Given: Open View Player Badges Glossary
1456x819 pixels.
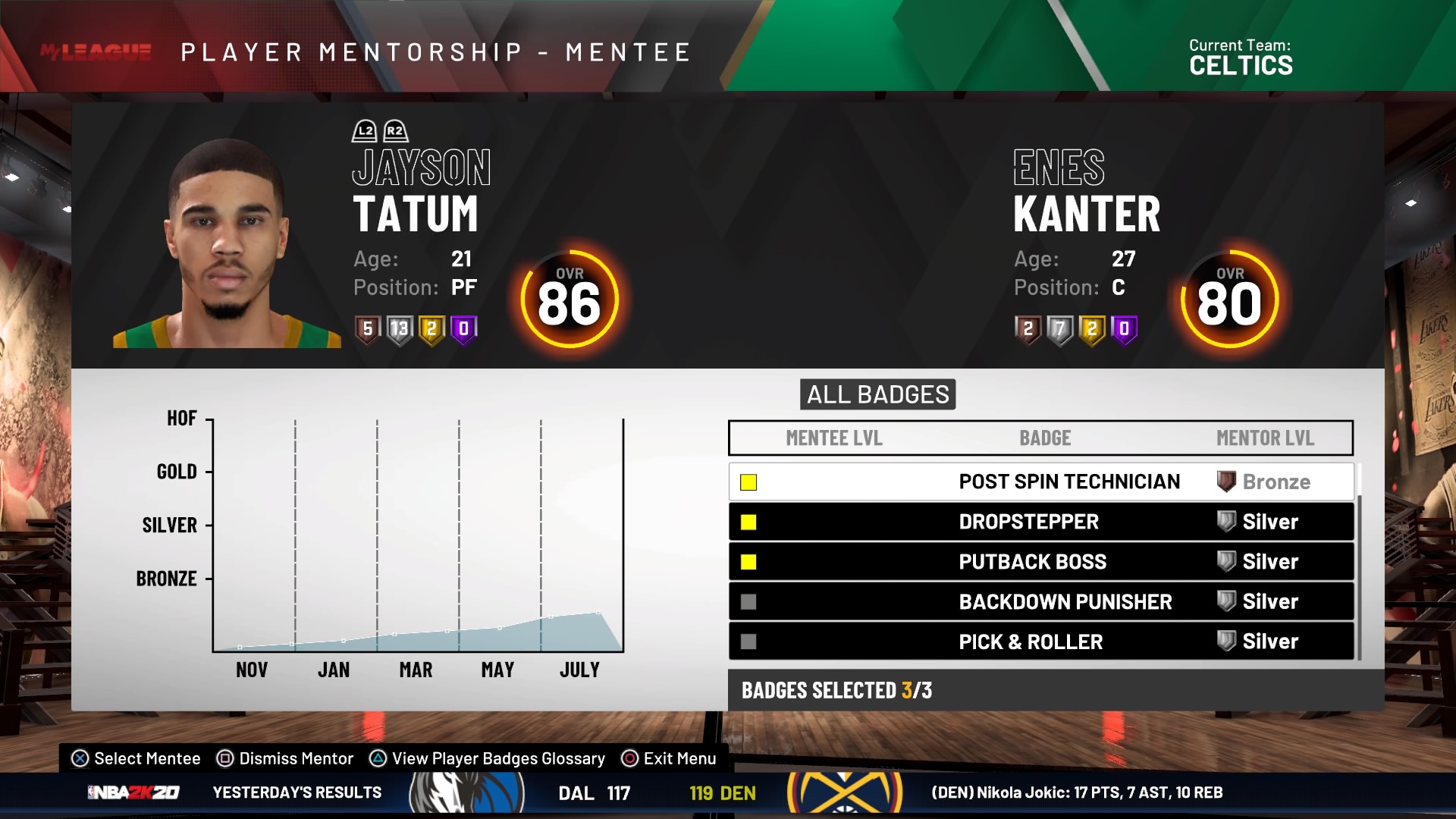Looking at the screenshot, I should tap(488, 758).
